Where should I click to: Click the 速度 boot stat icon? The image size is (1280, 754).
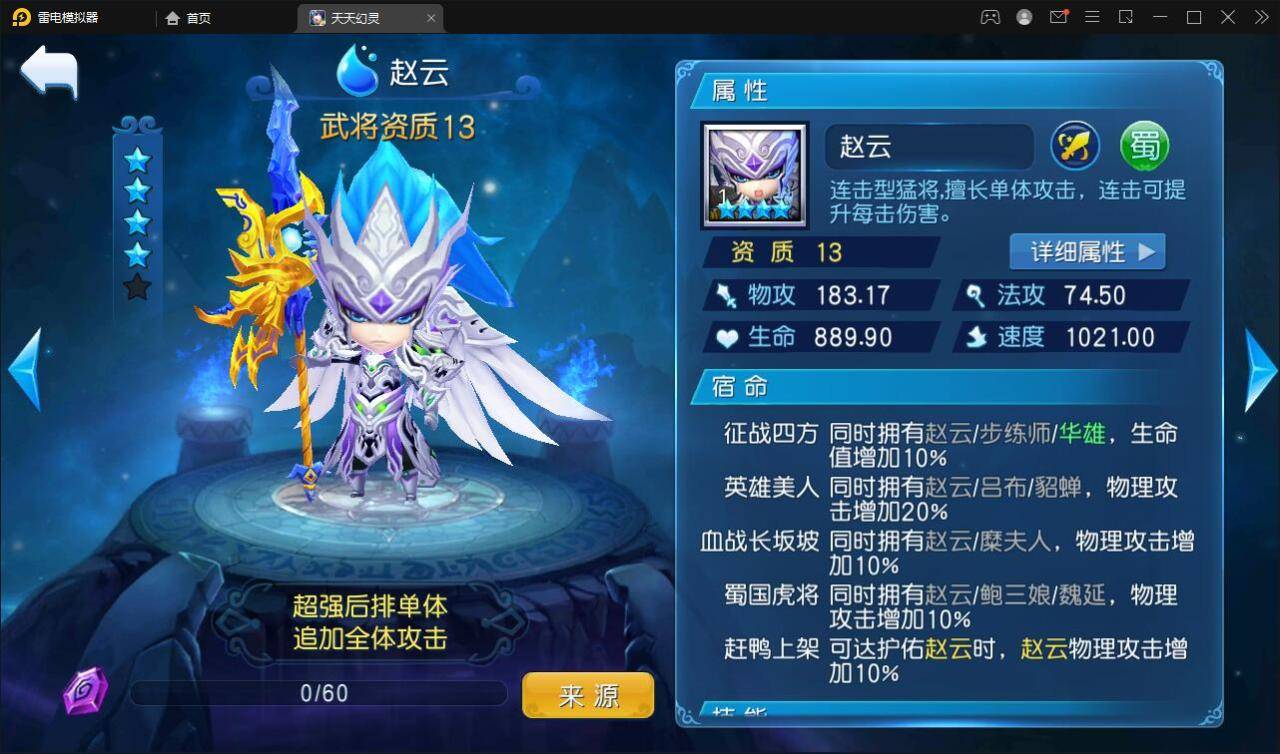point(973,337)
